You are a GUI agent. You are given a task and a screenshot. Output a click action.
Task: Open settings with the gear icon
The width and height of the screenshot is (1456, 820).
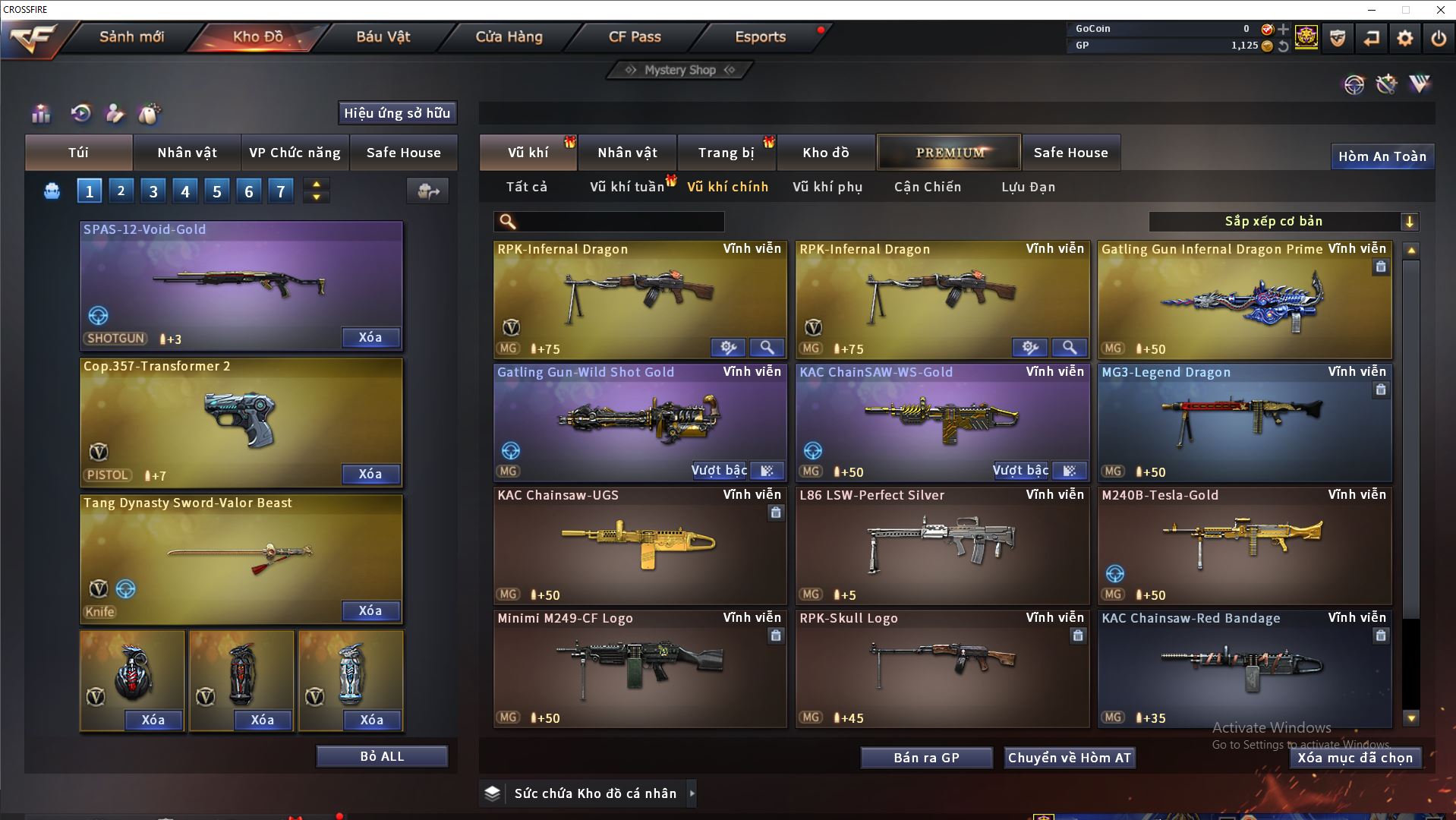click(1405, 38)
